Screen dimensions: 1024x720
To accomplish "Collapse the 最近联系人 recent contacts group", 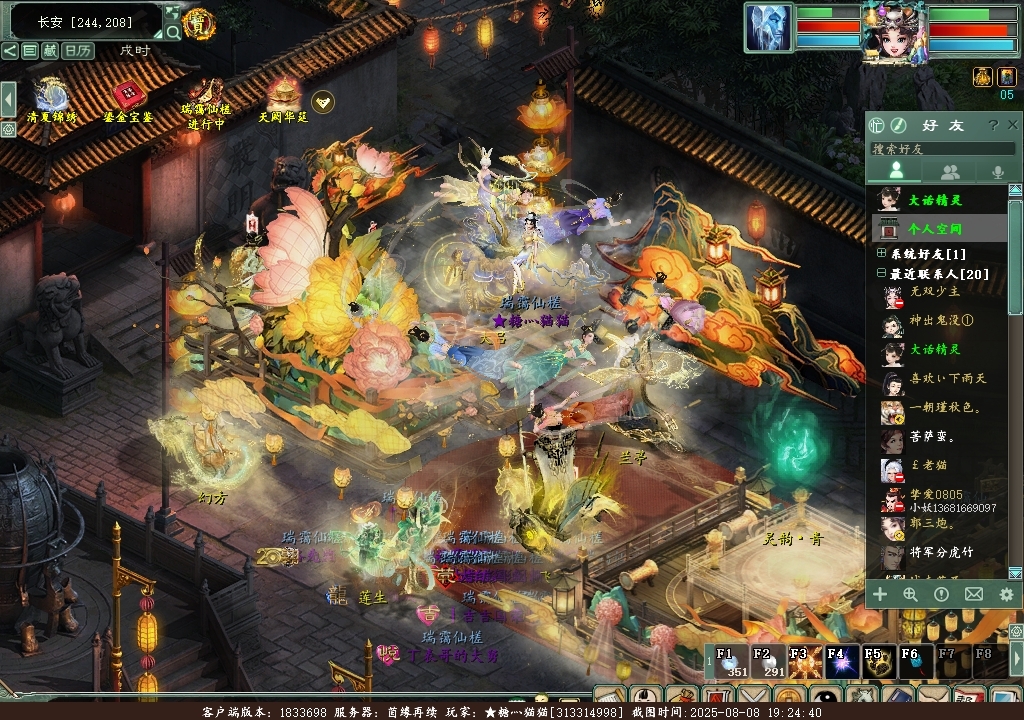I will (x=882, y=273).
